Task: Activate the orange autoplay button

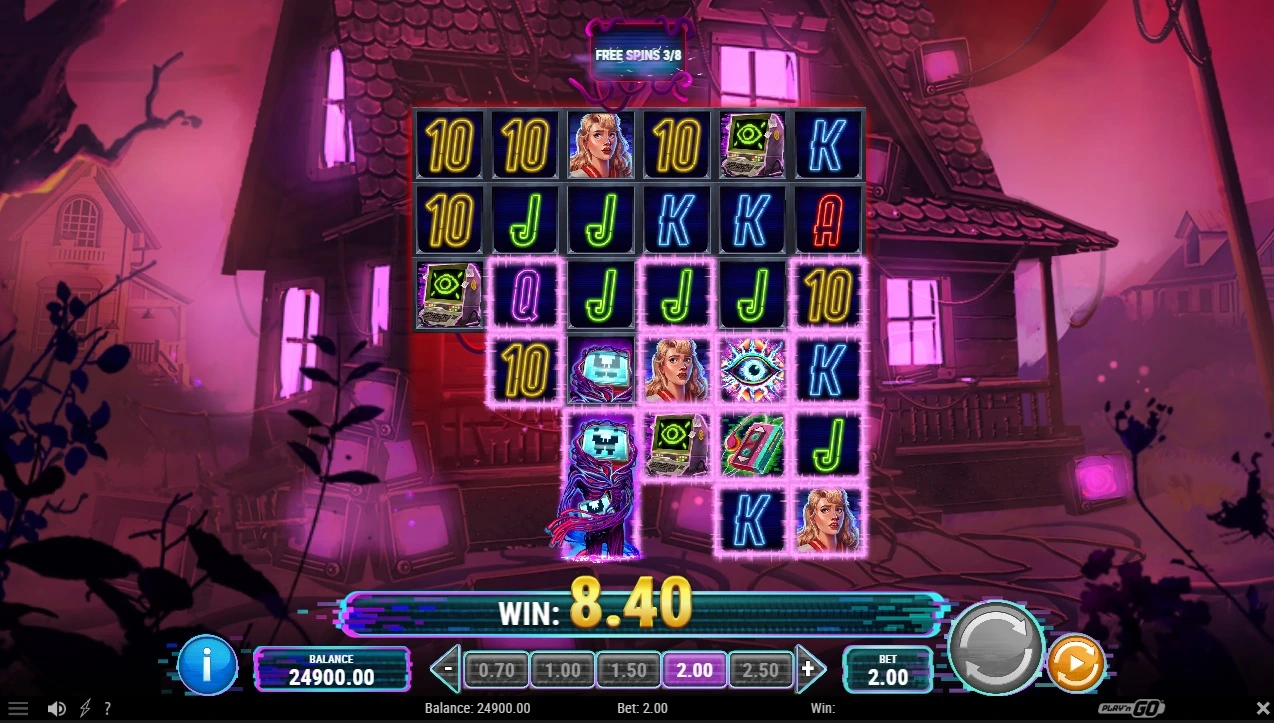Action: [x=1076, y=662]
